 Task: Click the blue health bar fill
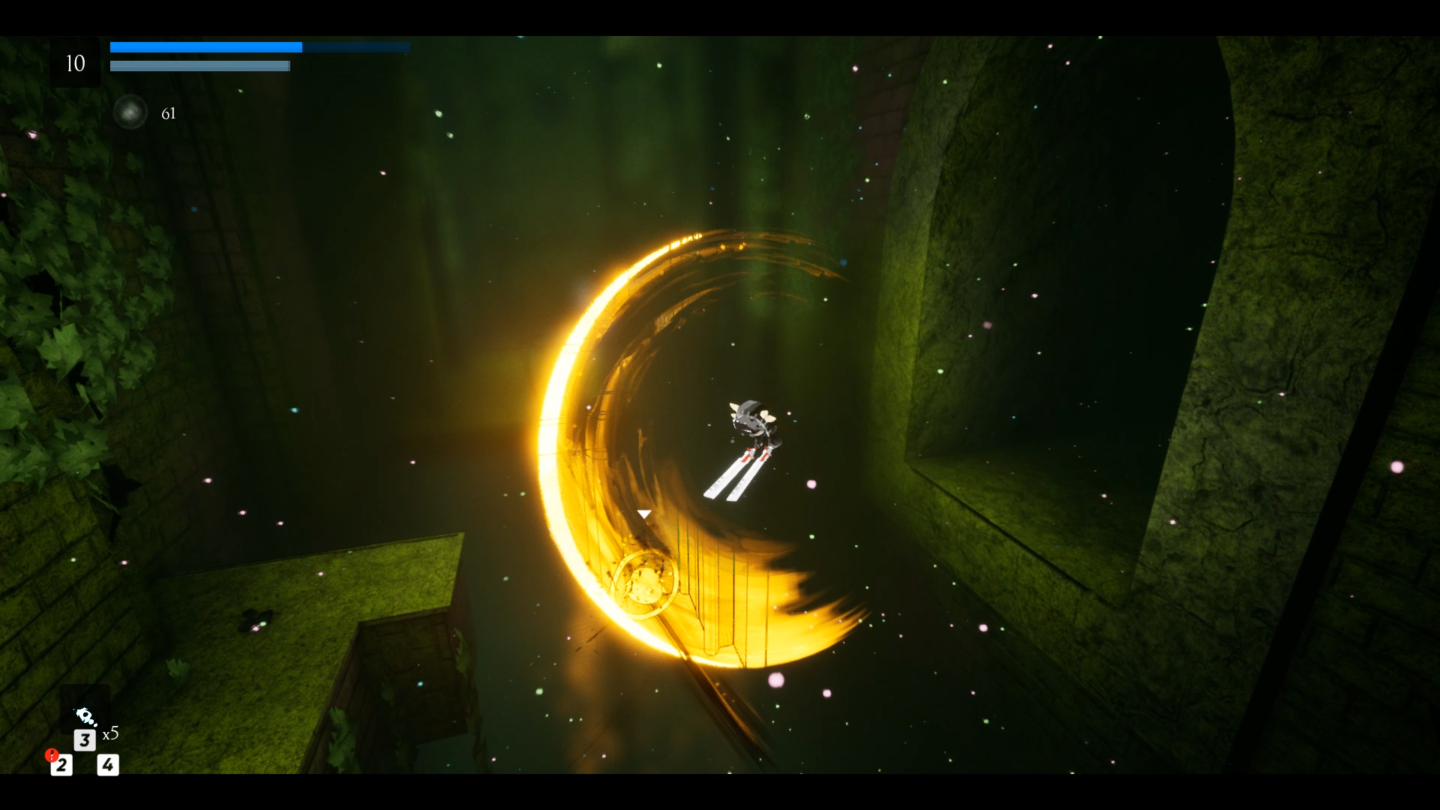click(205, 46)
